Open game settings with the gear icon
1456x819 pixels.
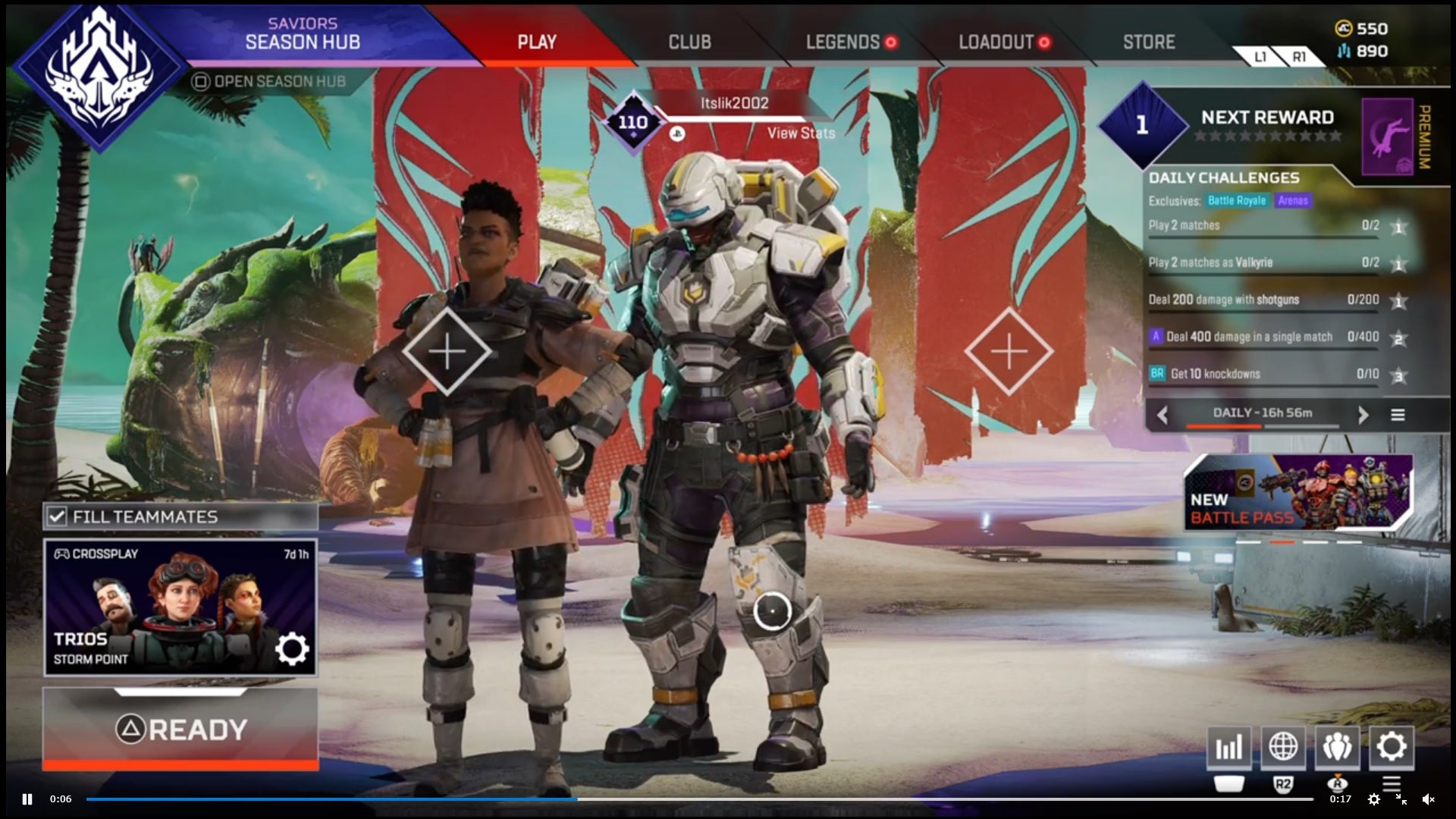point(1394,748)
